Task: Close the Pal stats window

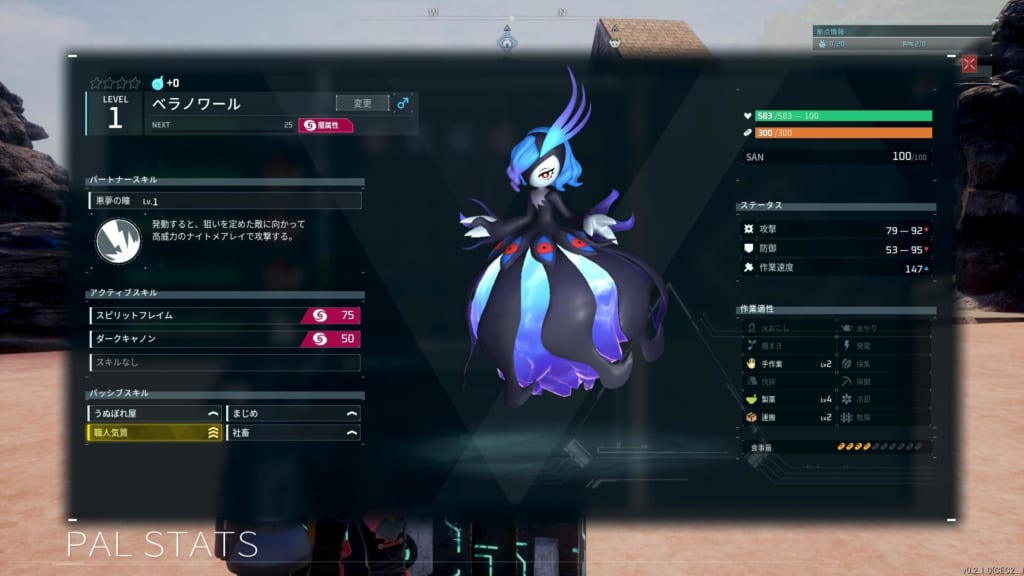Action: coord(968,64)
